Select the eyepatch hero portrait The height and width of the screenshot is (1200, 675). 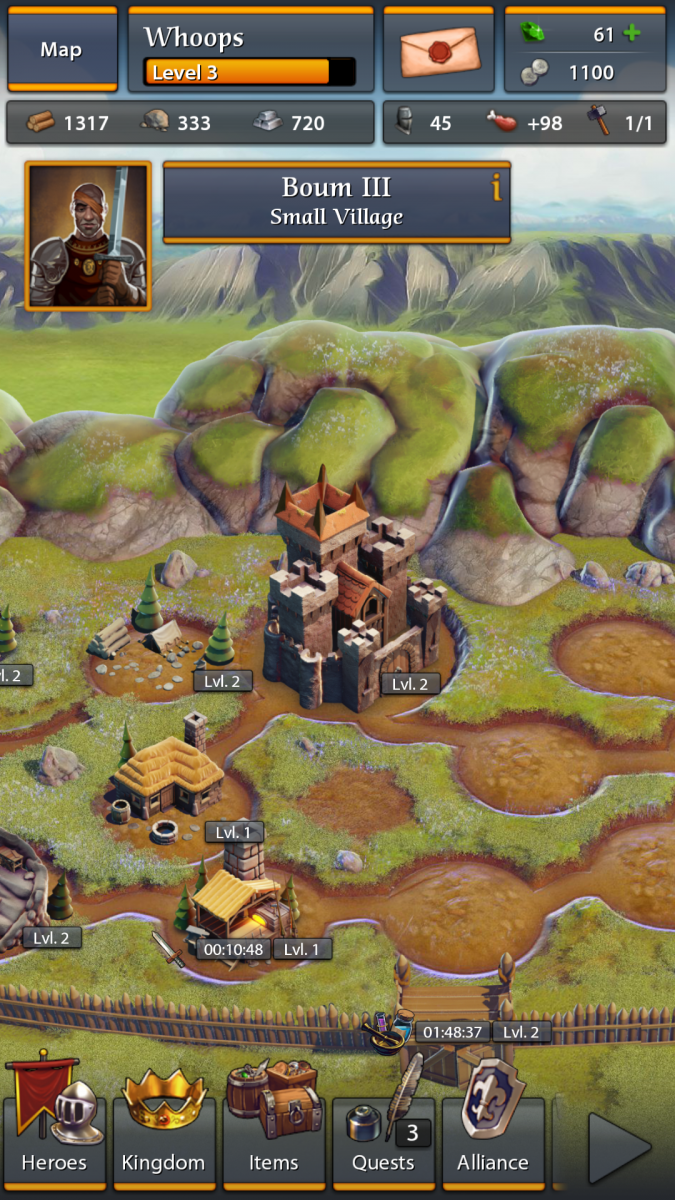coord(88,236)
